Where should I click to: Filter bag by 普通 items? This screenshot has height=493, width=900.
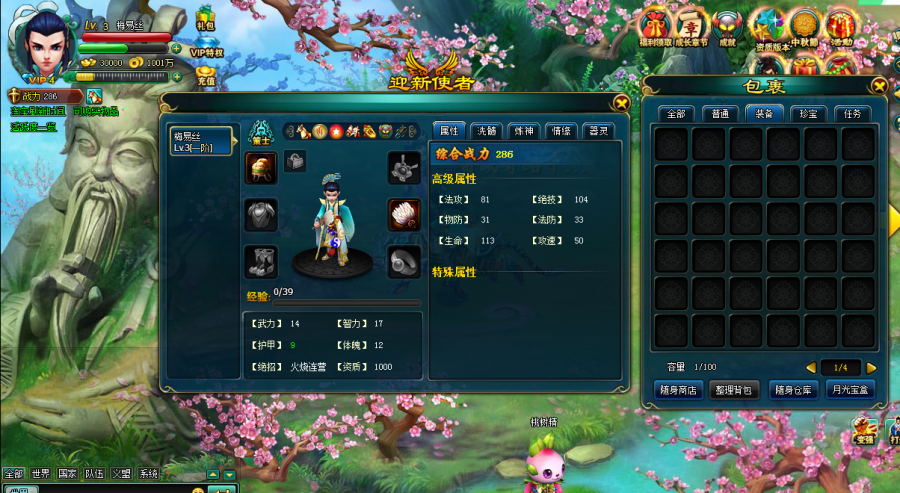[x=720, y=114]
